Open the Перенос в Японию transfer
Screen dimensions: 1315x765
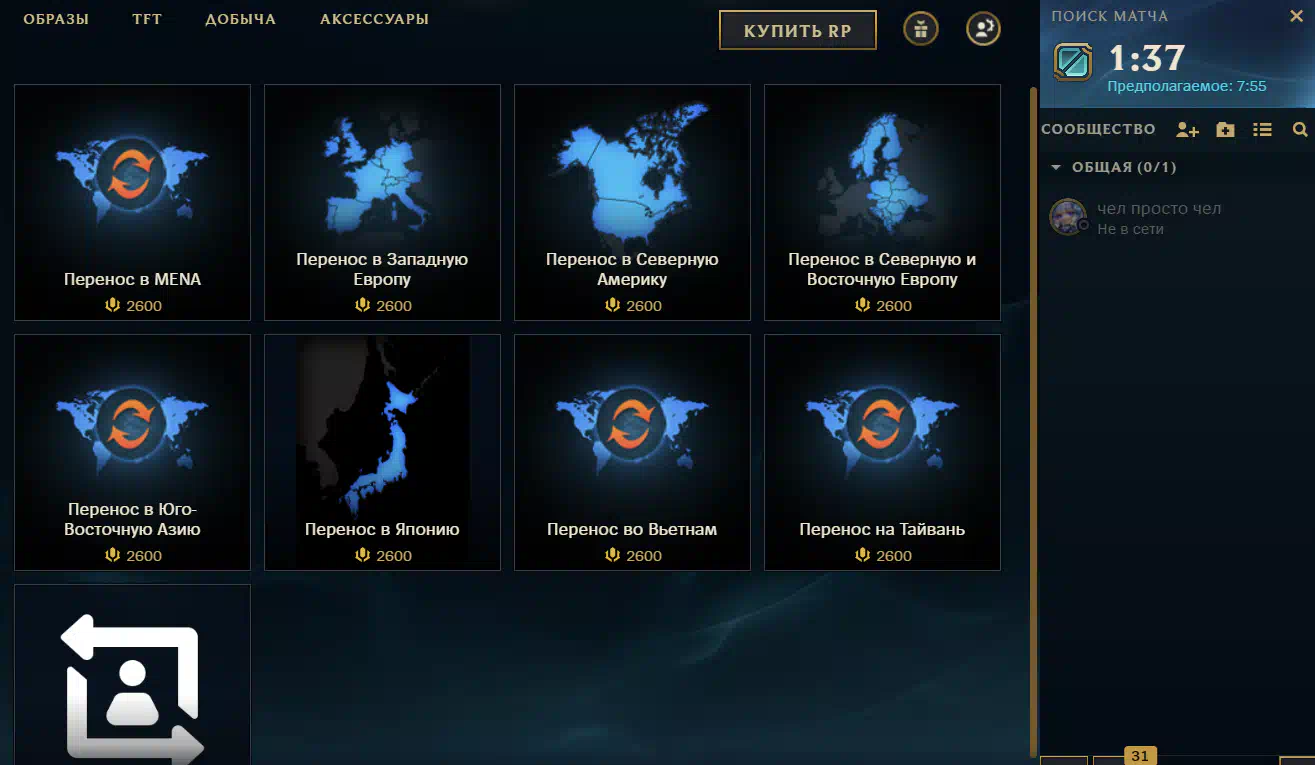click(382, 452)
